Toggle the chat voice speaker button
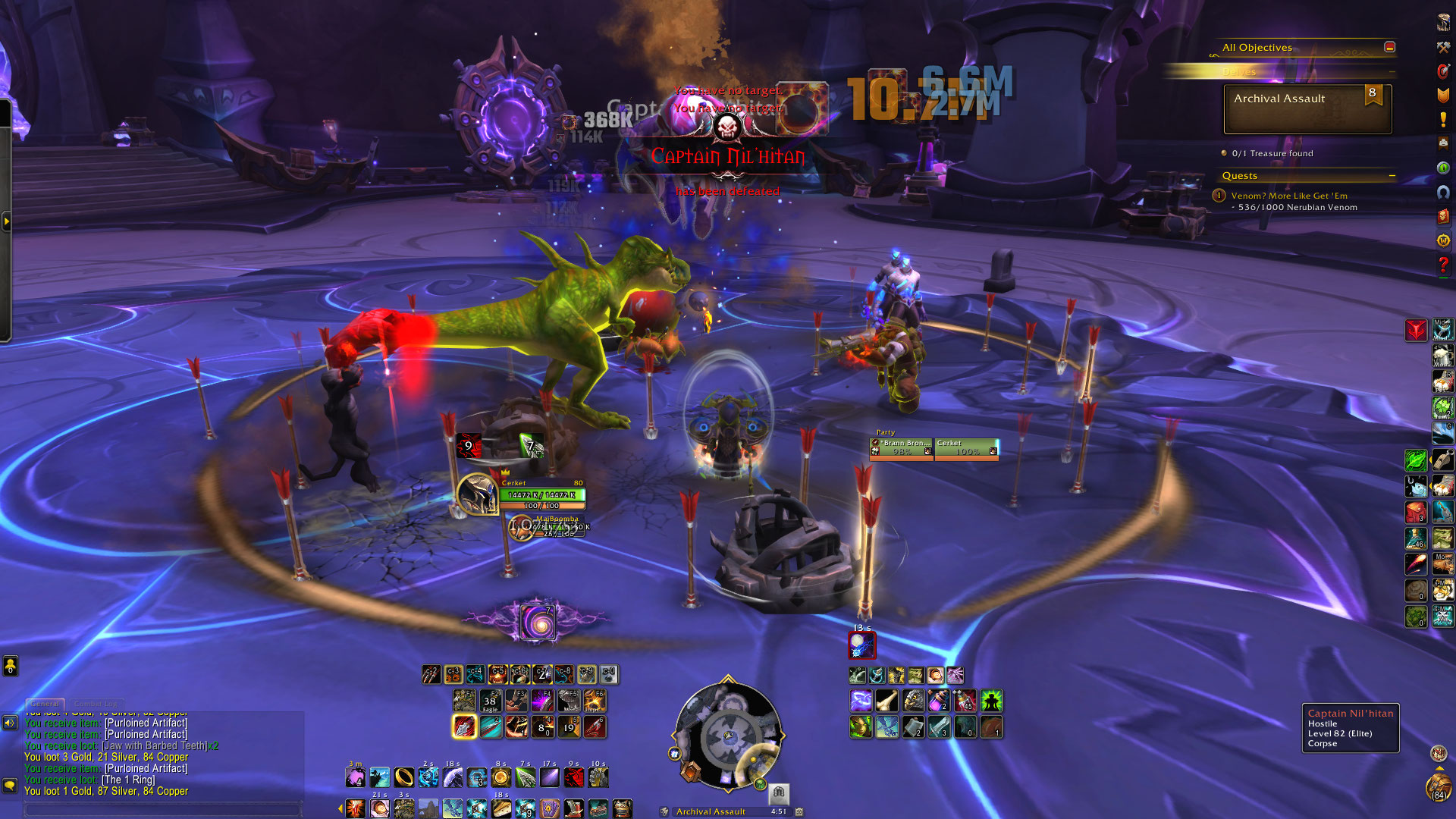 coord(10,723)
